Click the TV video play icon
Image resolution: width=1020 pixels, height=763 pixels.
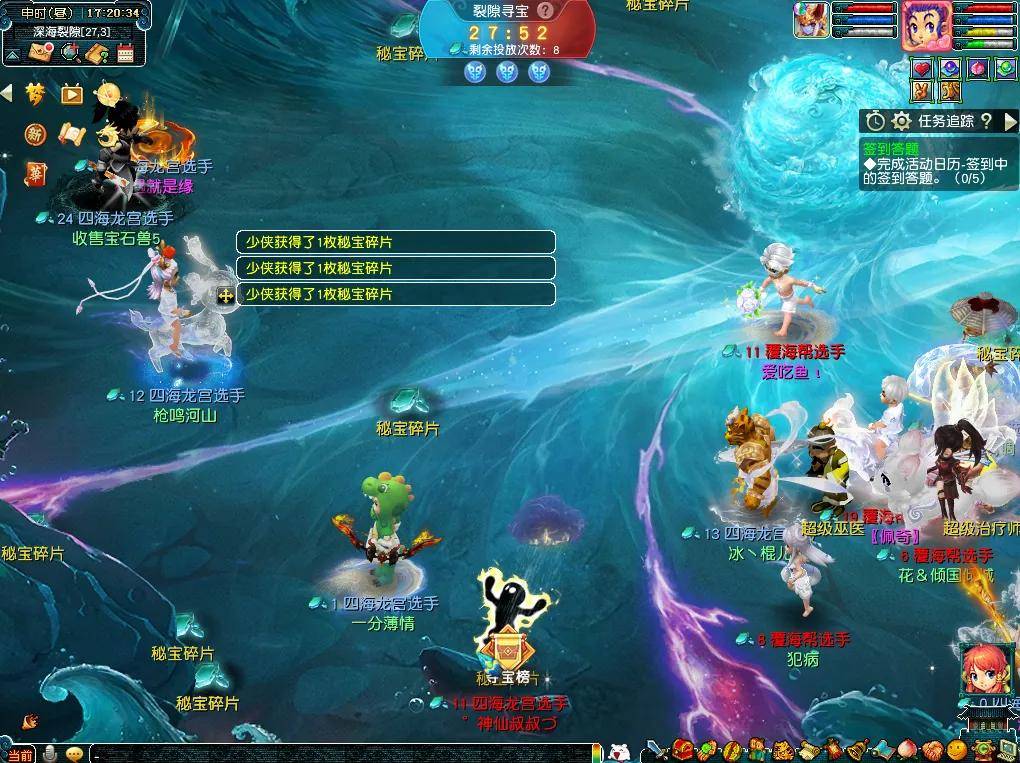pos(71,94)
